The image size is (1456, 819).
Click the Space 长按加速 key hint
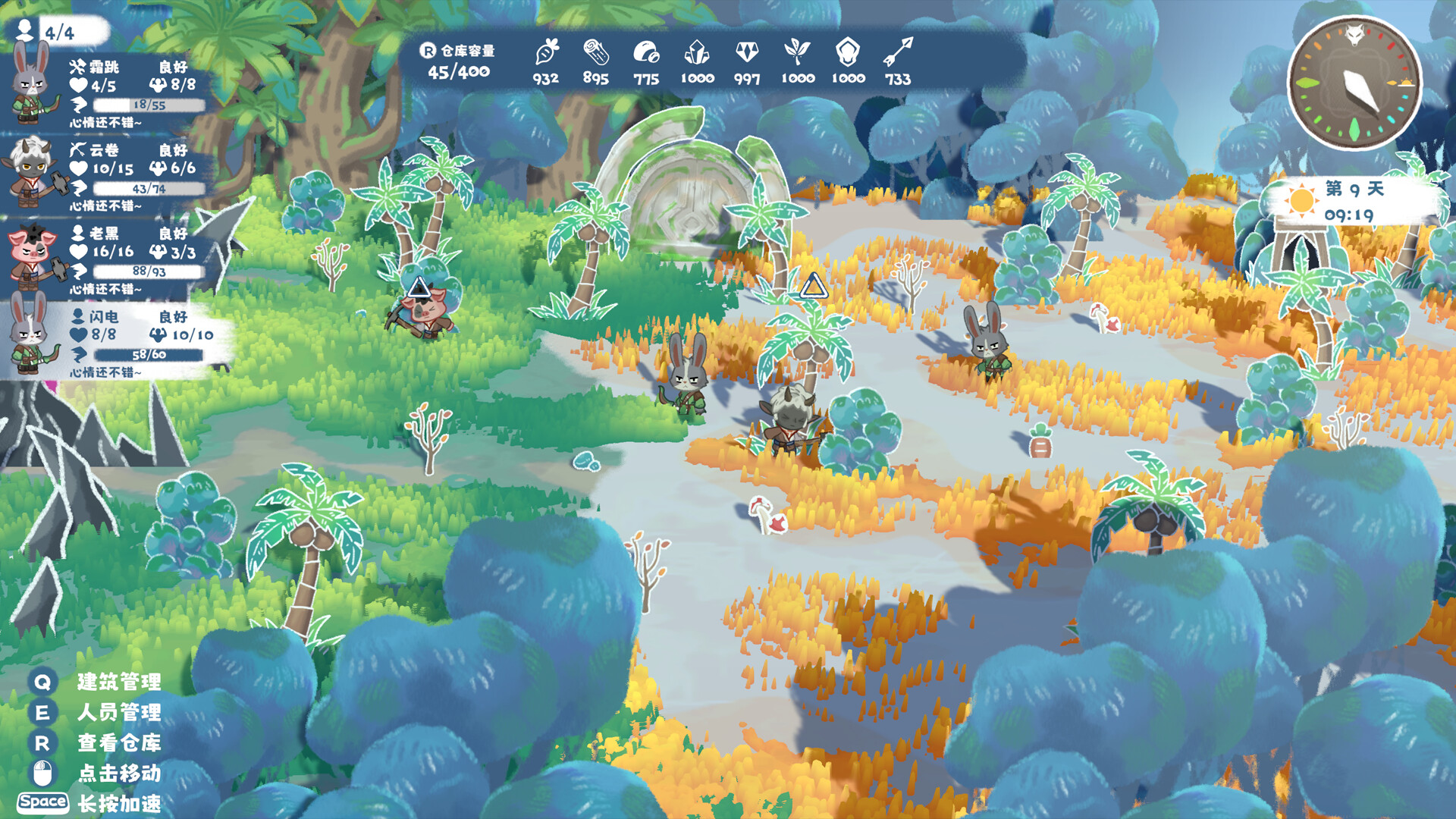tap(42, 802)
